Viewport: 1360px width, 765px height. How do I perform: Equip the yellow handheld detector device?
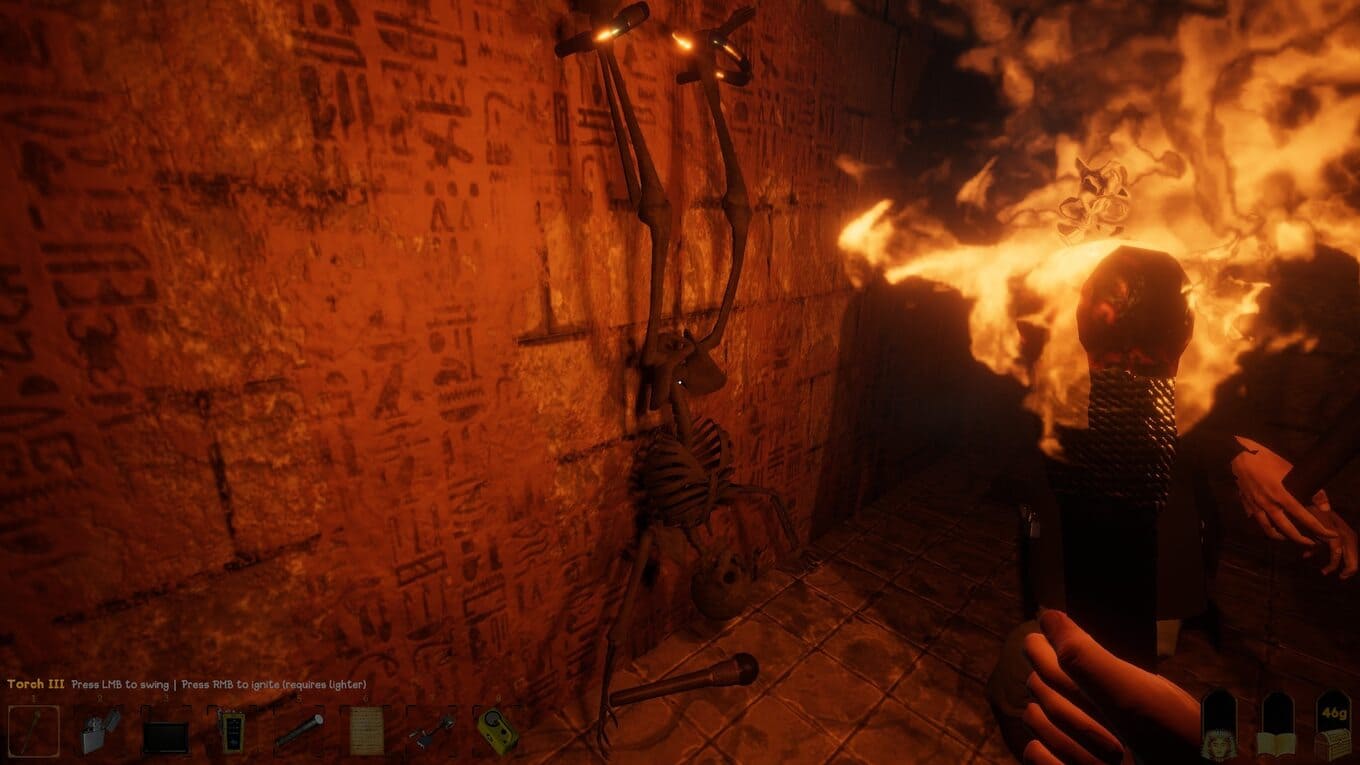click(232, 731)
